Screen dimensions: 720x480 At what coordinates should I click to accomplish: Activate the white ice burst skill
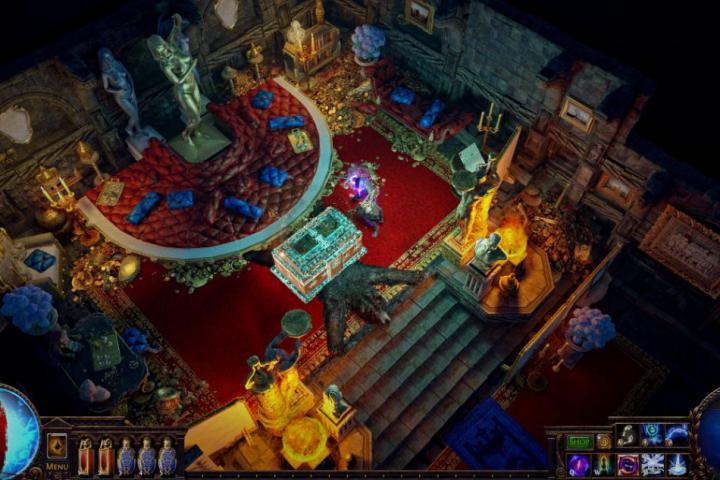tap(652, 464)
